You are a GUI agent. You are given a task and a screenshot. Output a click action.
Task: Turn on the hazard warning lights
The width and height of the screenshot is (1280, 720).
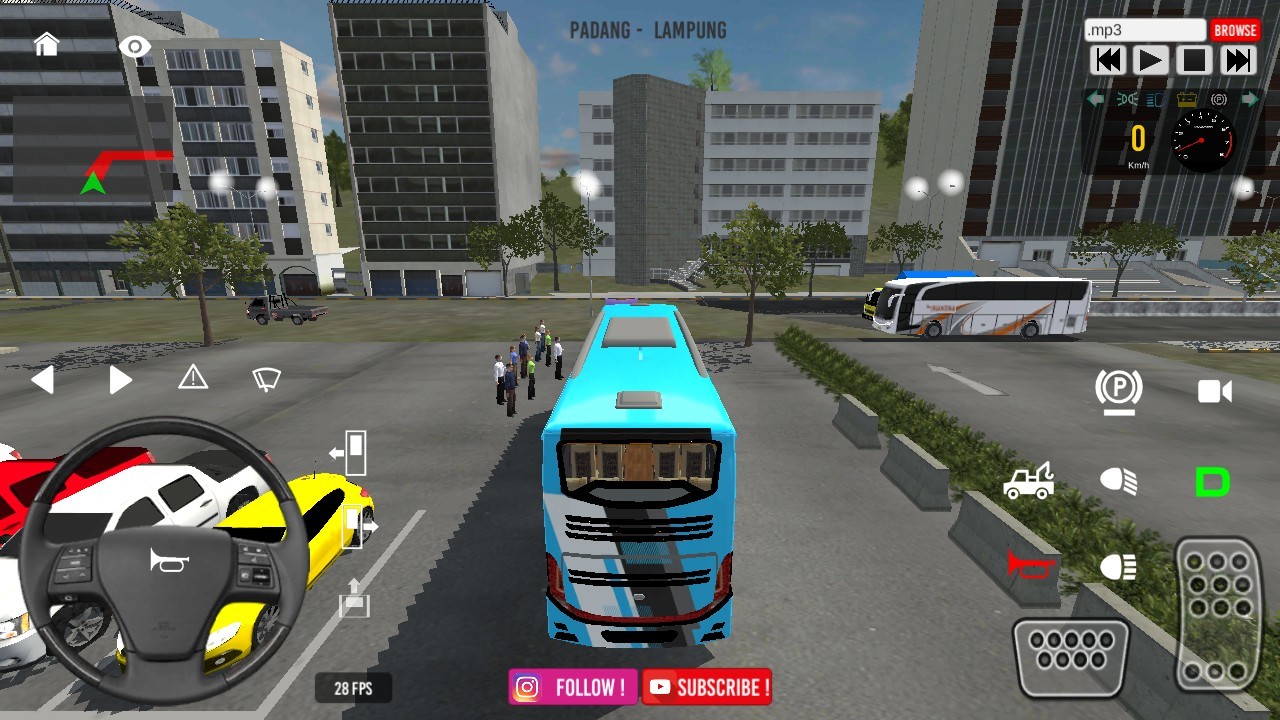point(193,378)
